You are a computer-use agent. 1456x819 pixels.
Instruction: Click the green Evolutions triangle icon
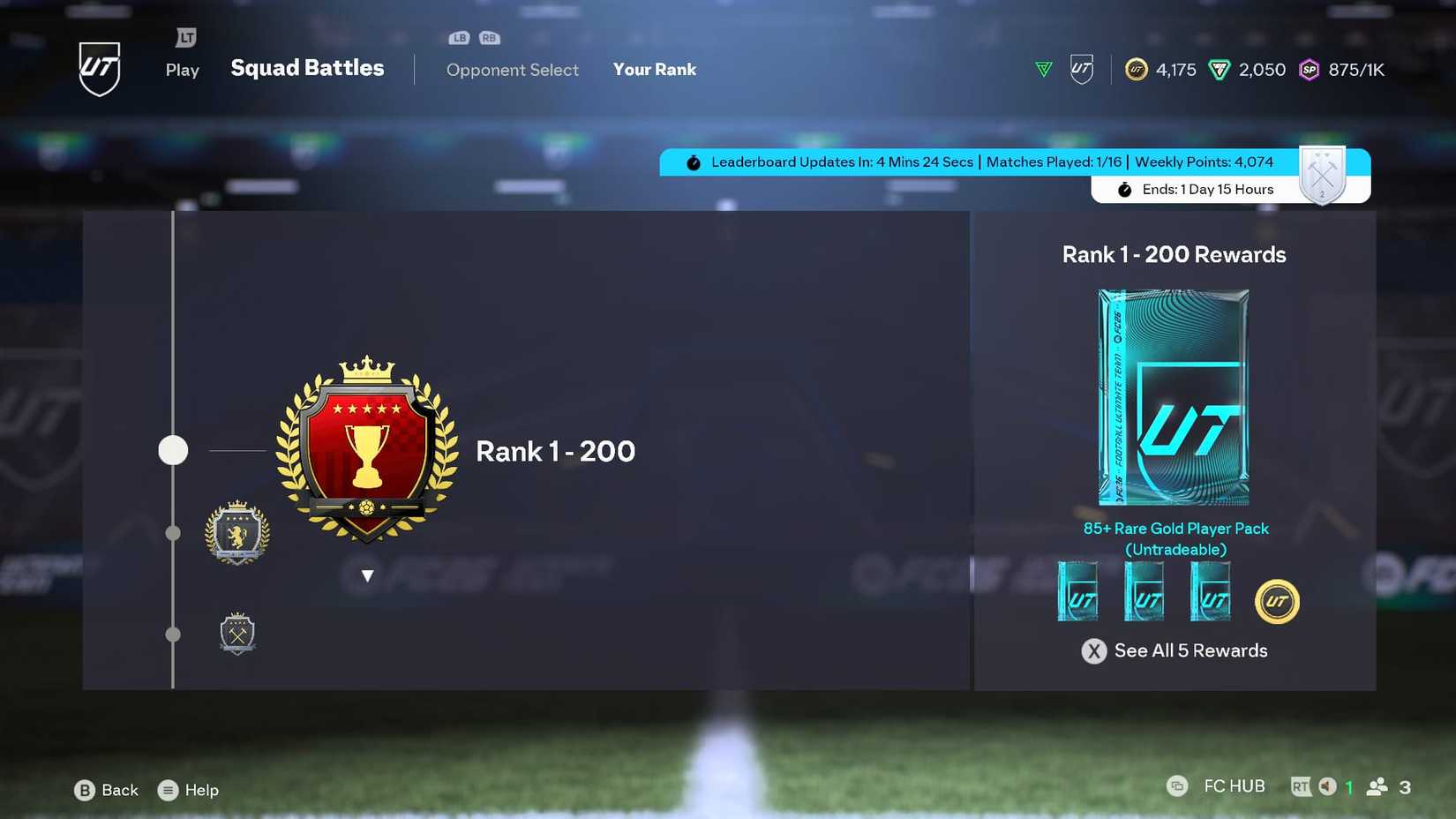pos(1043,69)
